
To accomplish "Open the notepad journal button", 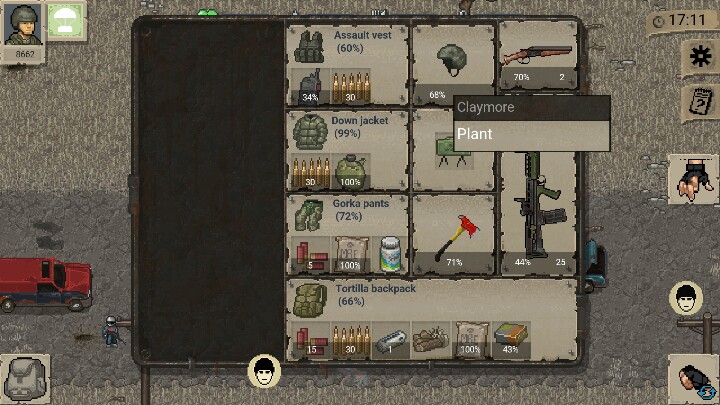I will point(697,101).
